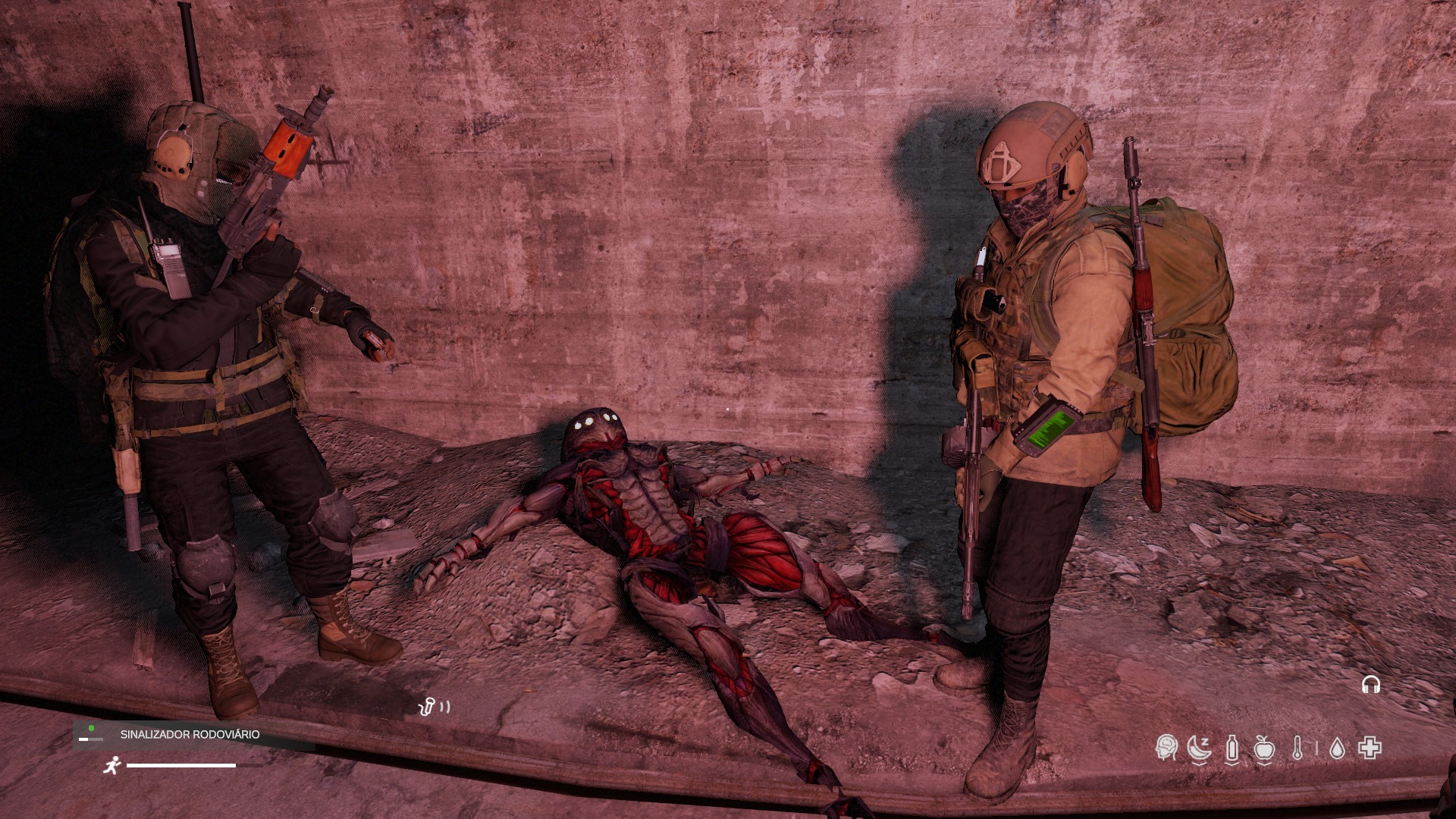This screenshot has width=1456, height=819.
Task: Click the medical cross health icon
Action: coord(1370,748)
